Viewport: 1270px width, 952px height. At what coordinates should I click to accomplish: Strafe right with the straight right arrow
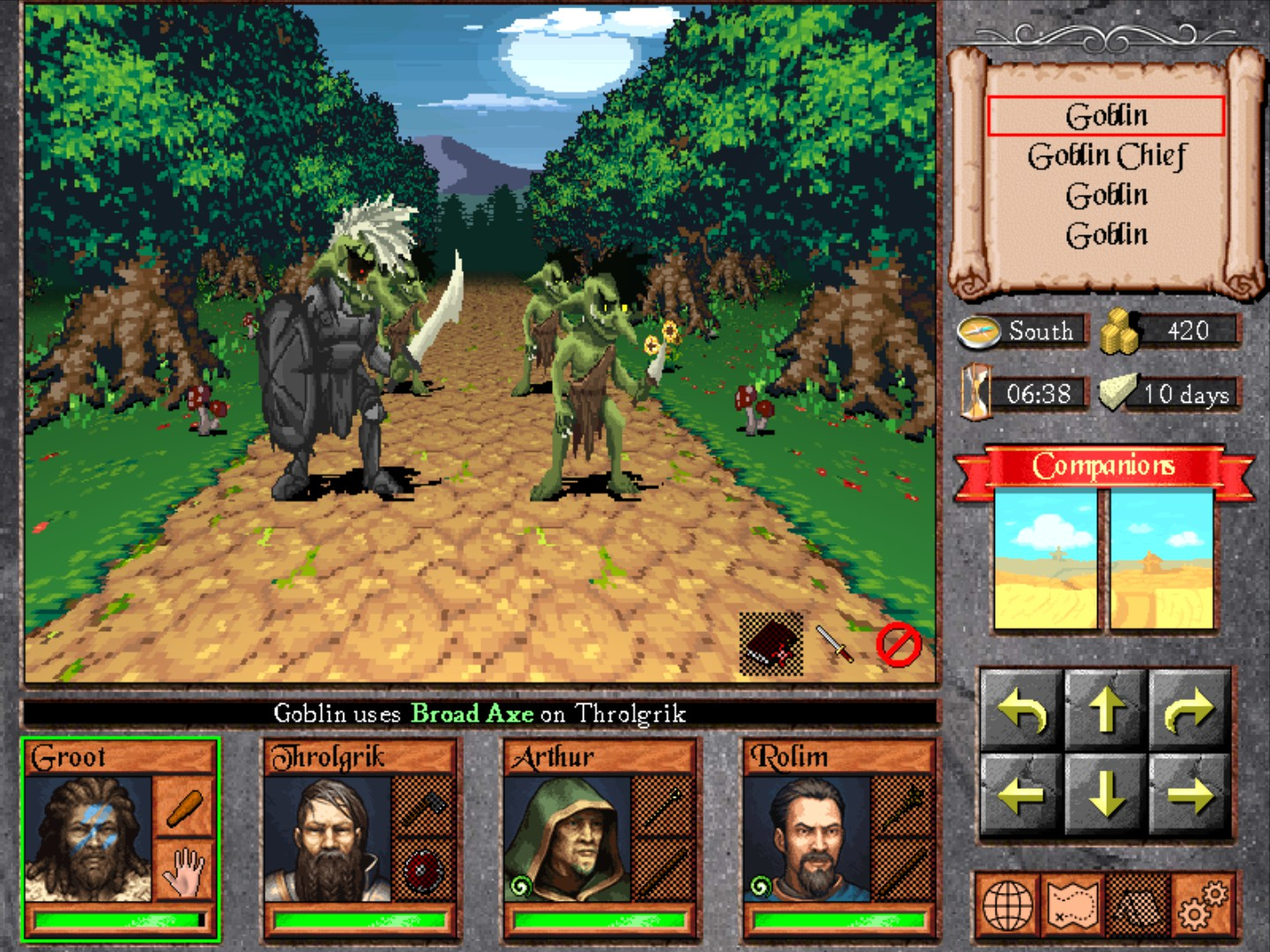tap(1190, 794)
